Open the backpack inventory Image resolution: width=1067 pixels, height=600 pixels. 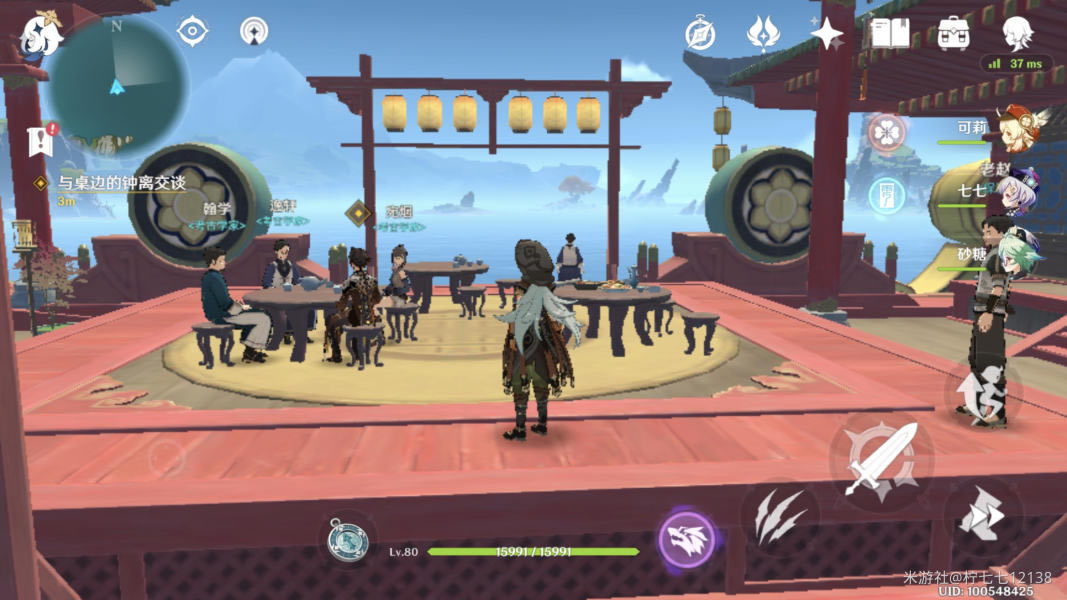953,33
